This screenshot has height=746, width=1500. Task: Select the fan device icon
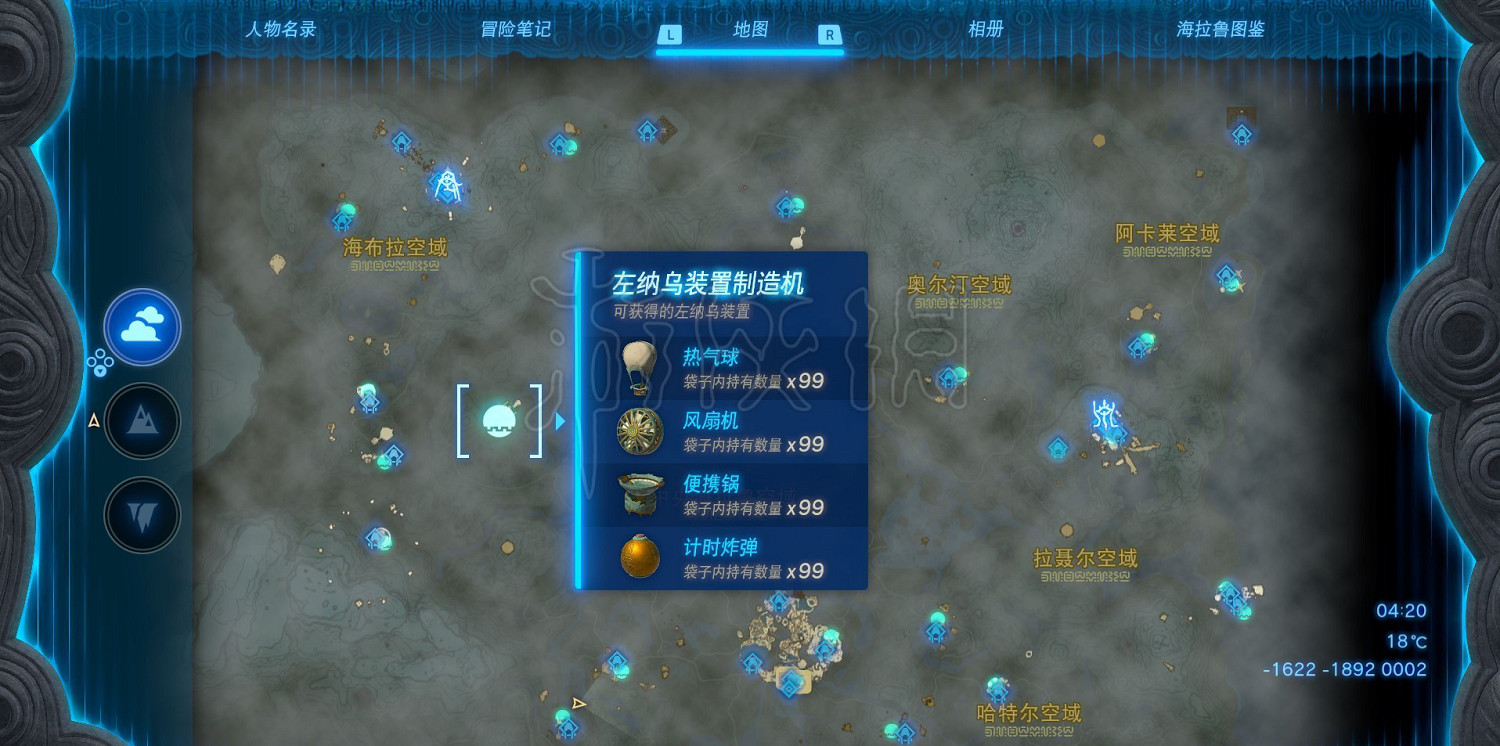pos(638,429)
